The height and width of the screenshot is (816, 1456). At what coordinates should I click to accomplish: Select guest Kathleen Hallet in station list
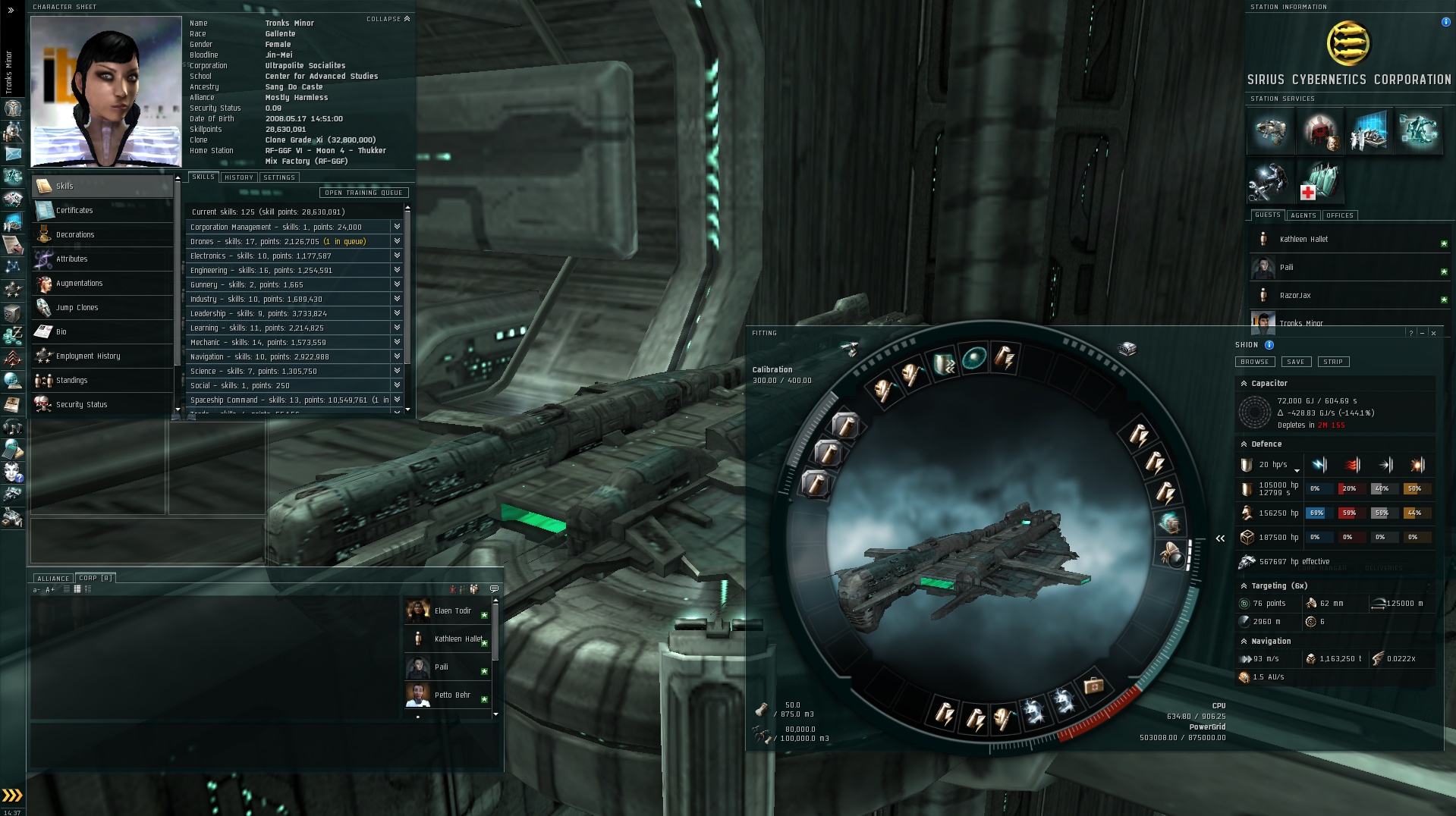tap(1303, 240)
